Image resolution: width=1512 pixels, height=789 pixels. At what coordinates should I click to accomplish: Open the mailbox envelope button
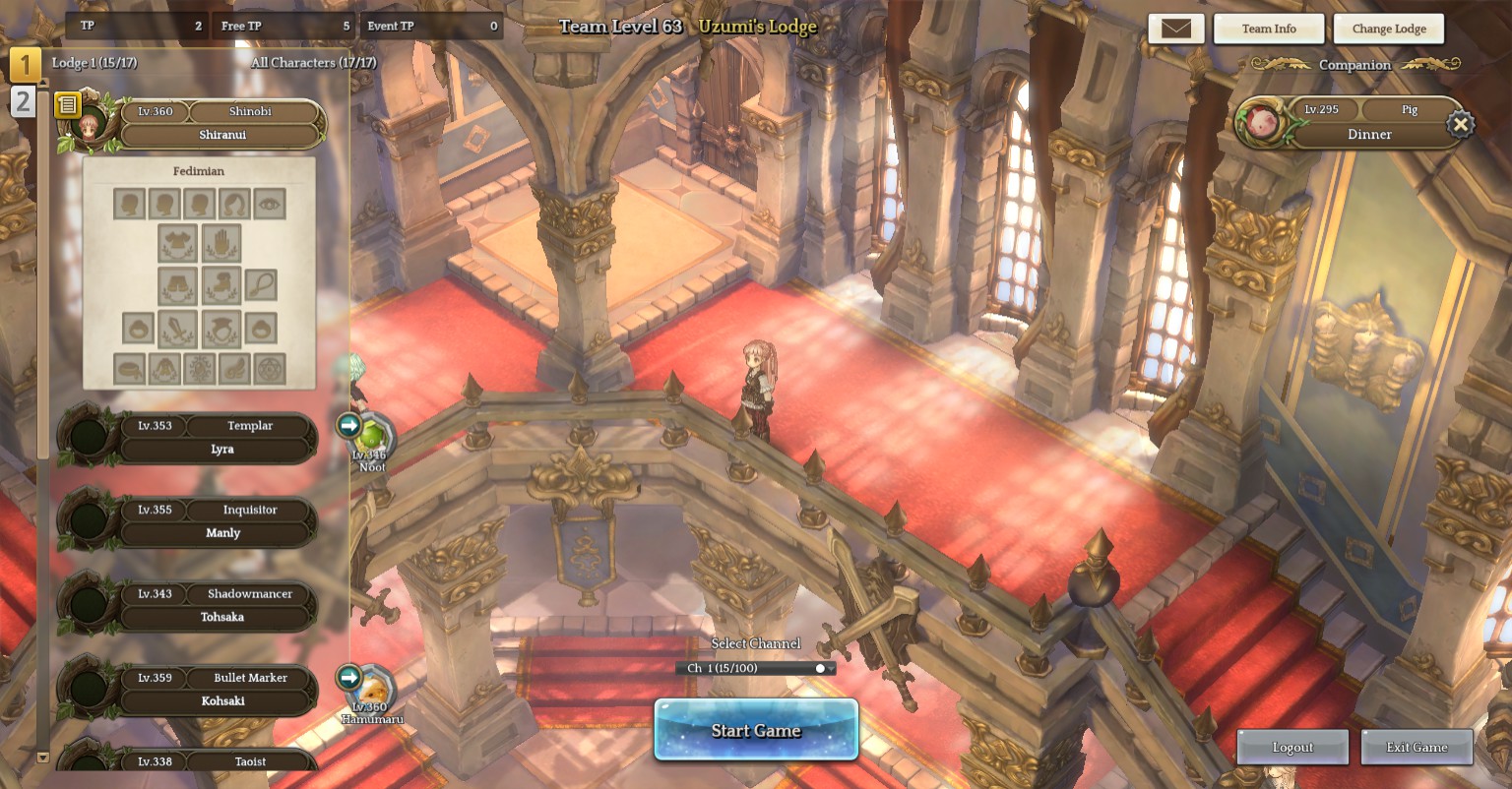tap(1175, 29)
